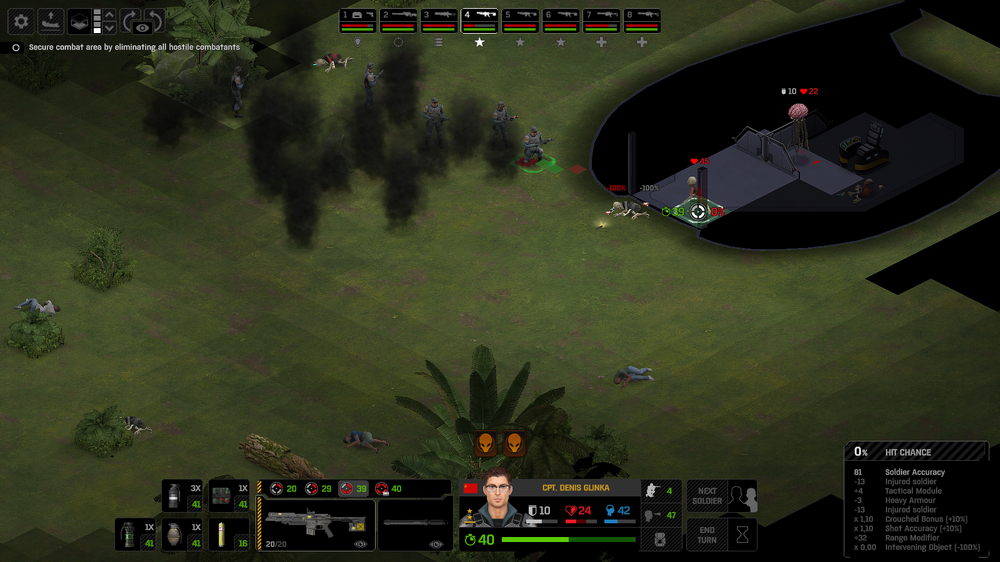Choose the 20 TU fire mode
1000x562 pixels.
284,489
